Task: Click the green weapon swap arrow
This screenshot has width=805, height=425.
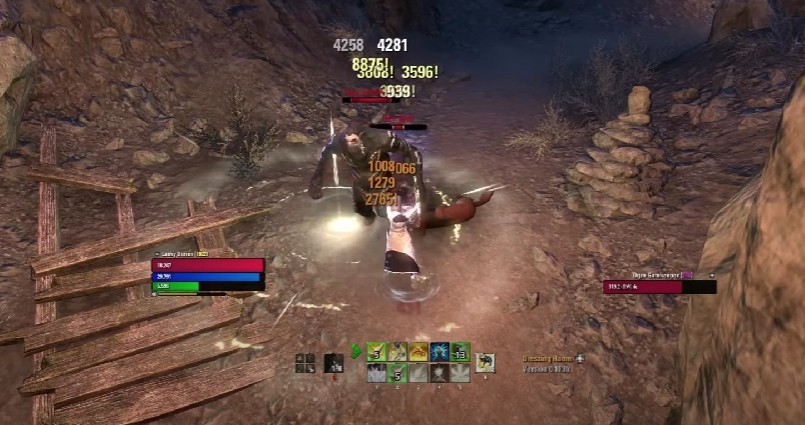Action: click(356, 352)
